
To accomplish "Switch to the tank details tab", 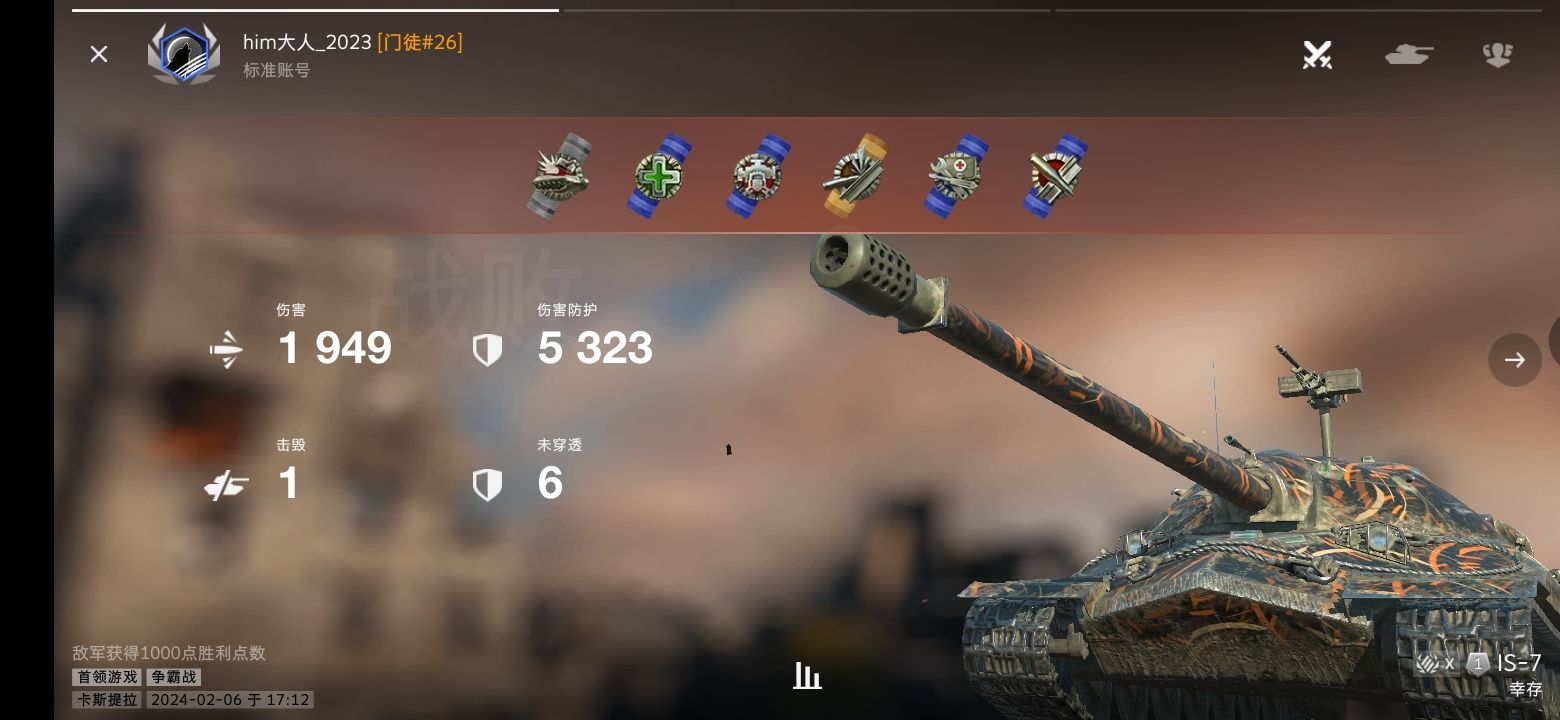I will (x=1408, y=54).
